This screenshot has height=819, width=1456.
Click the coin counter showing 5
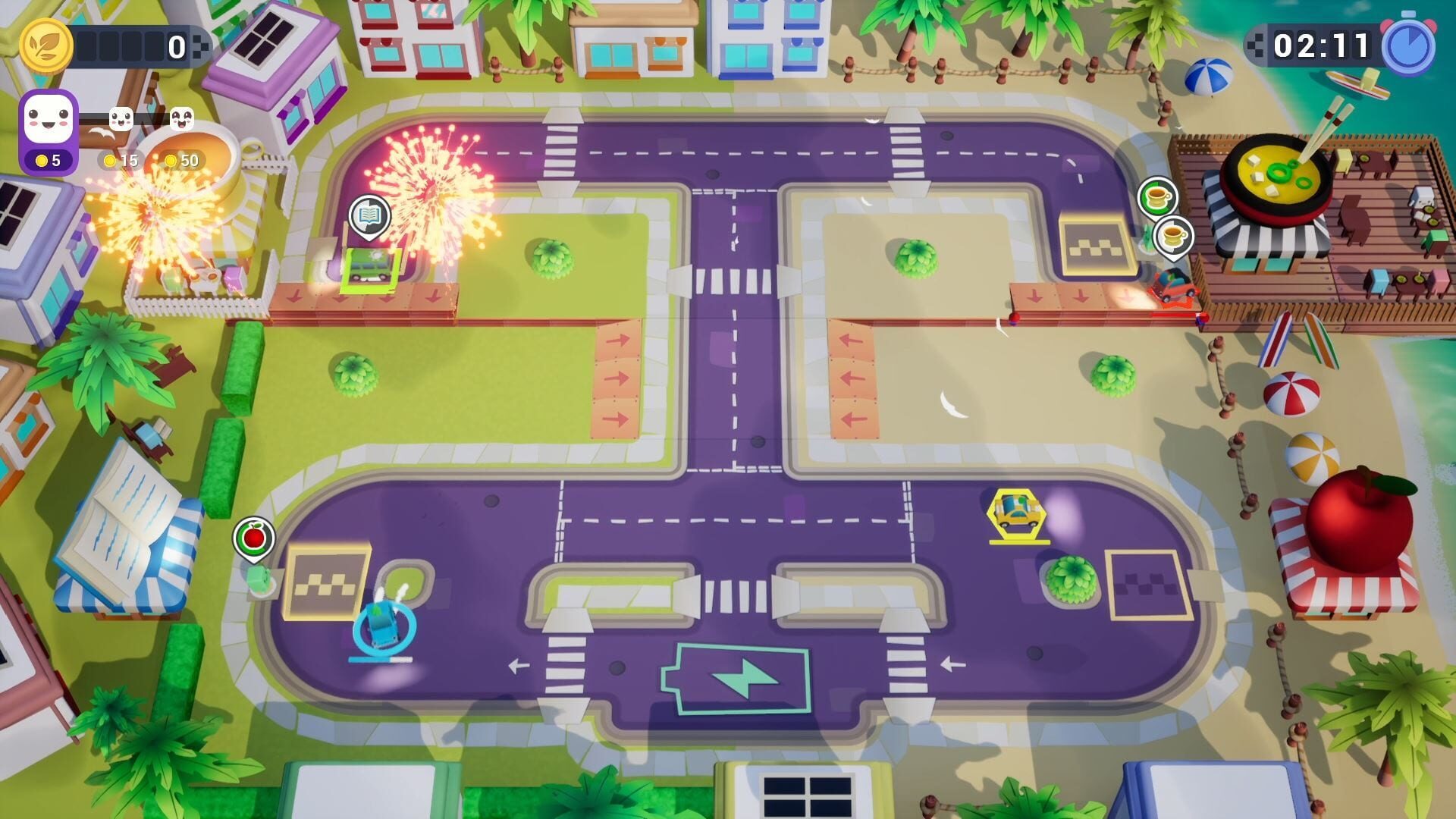click(47, 162)
